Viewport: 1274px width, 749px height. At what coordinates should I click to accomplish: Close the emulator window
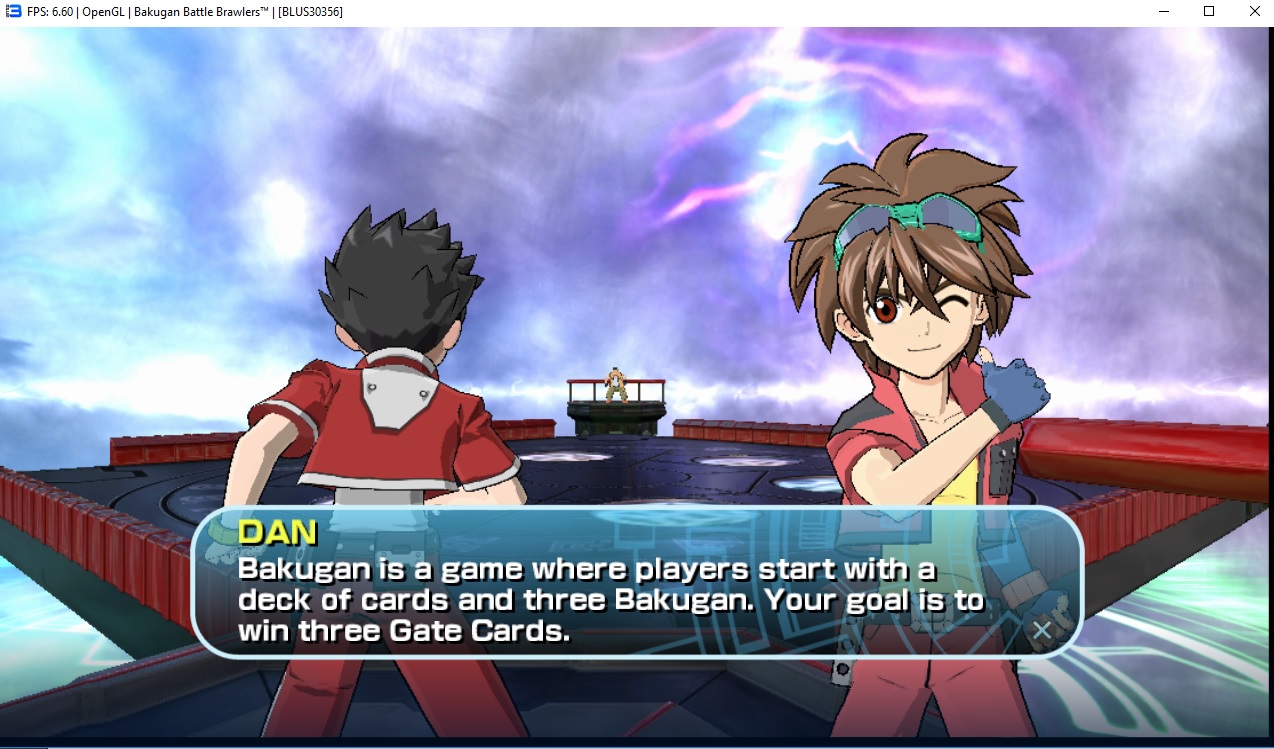pos(1253,11)
